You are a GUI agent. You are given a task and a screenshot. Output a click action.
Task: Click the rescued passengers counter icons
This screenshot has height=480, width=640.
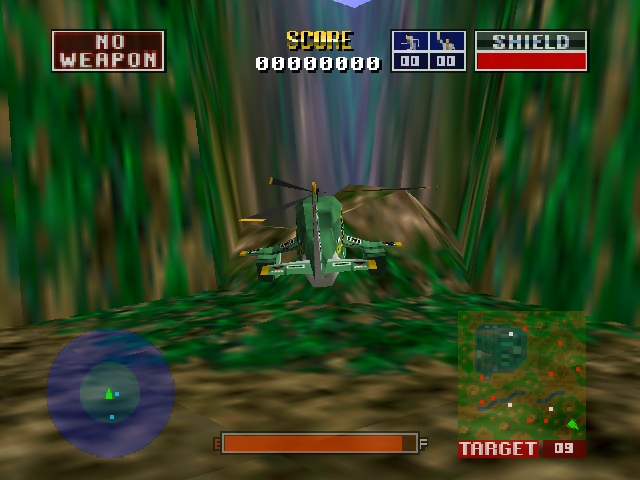[x=428, y=50]
